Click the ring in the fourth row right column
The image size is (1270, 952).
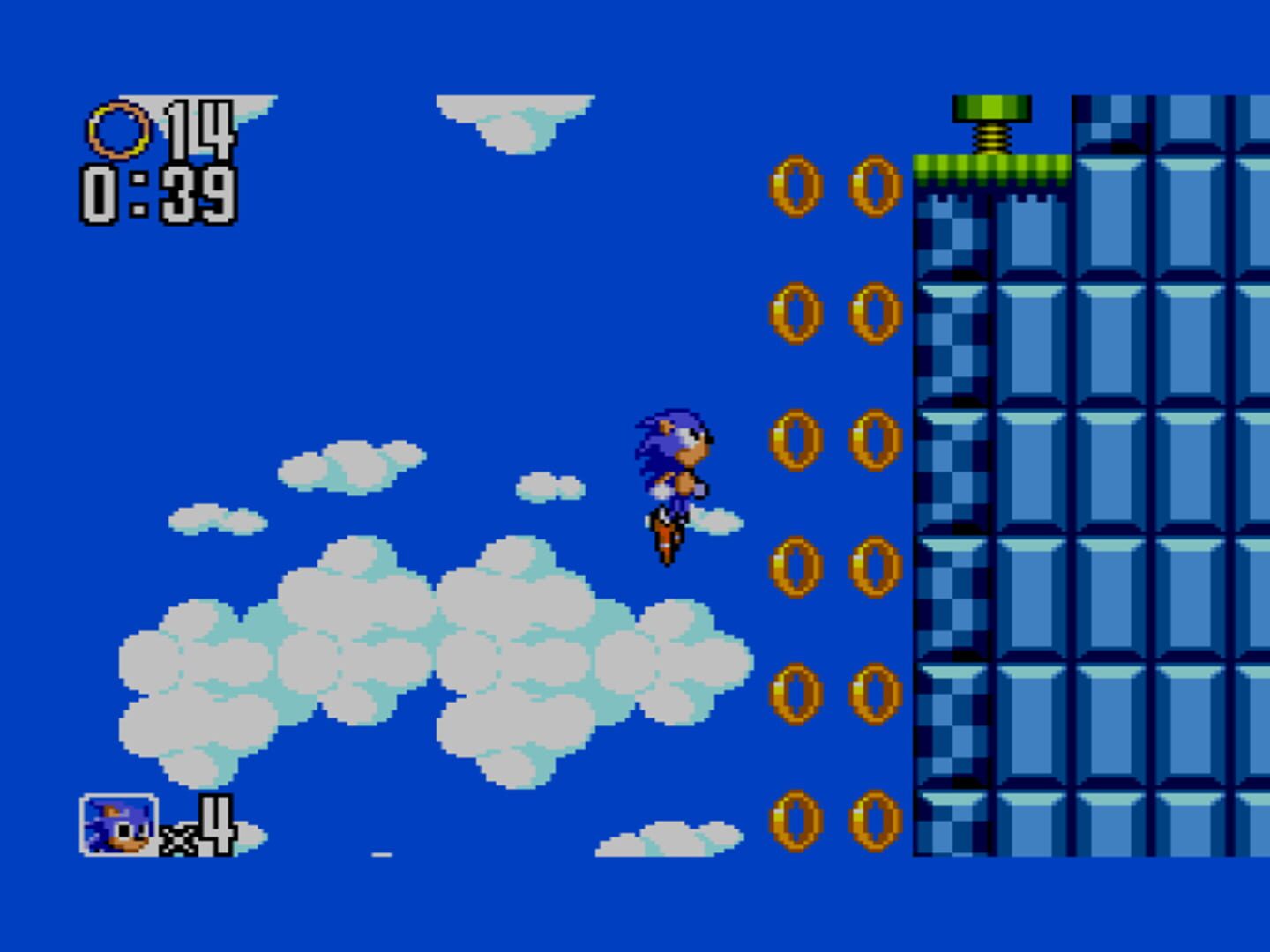pos(871,565)
